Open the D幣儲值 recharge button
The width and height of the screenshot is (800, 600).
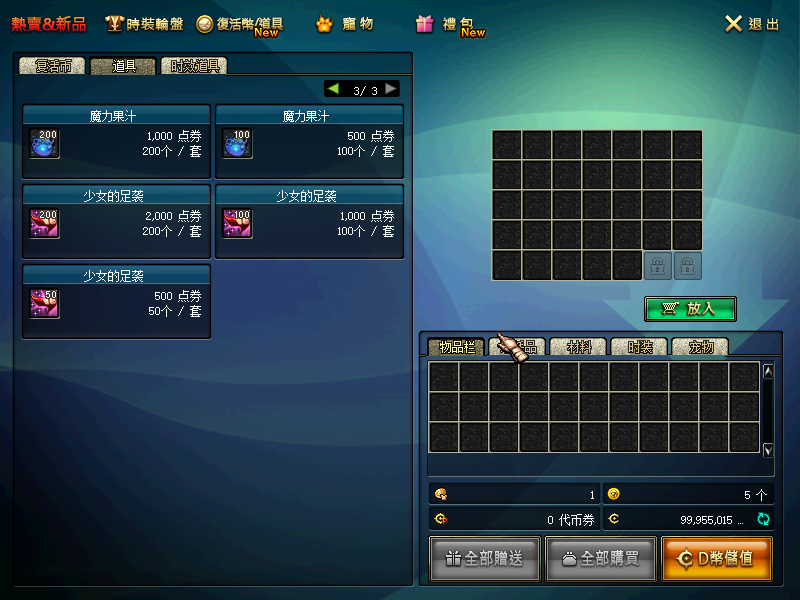(x=716, y=559)
